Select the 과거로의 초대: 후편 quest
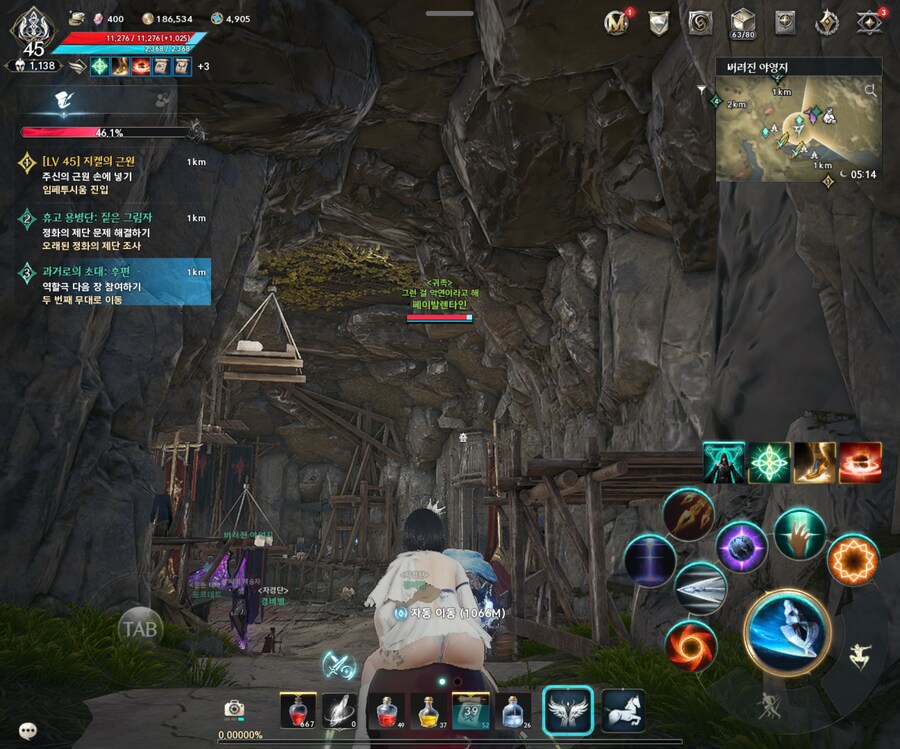900x749 pixels. (110, 285)
